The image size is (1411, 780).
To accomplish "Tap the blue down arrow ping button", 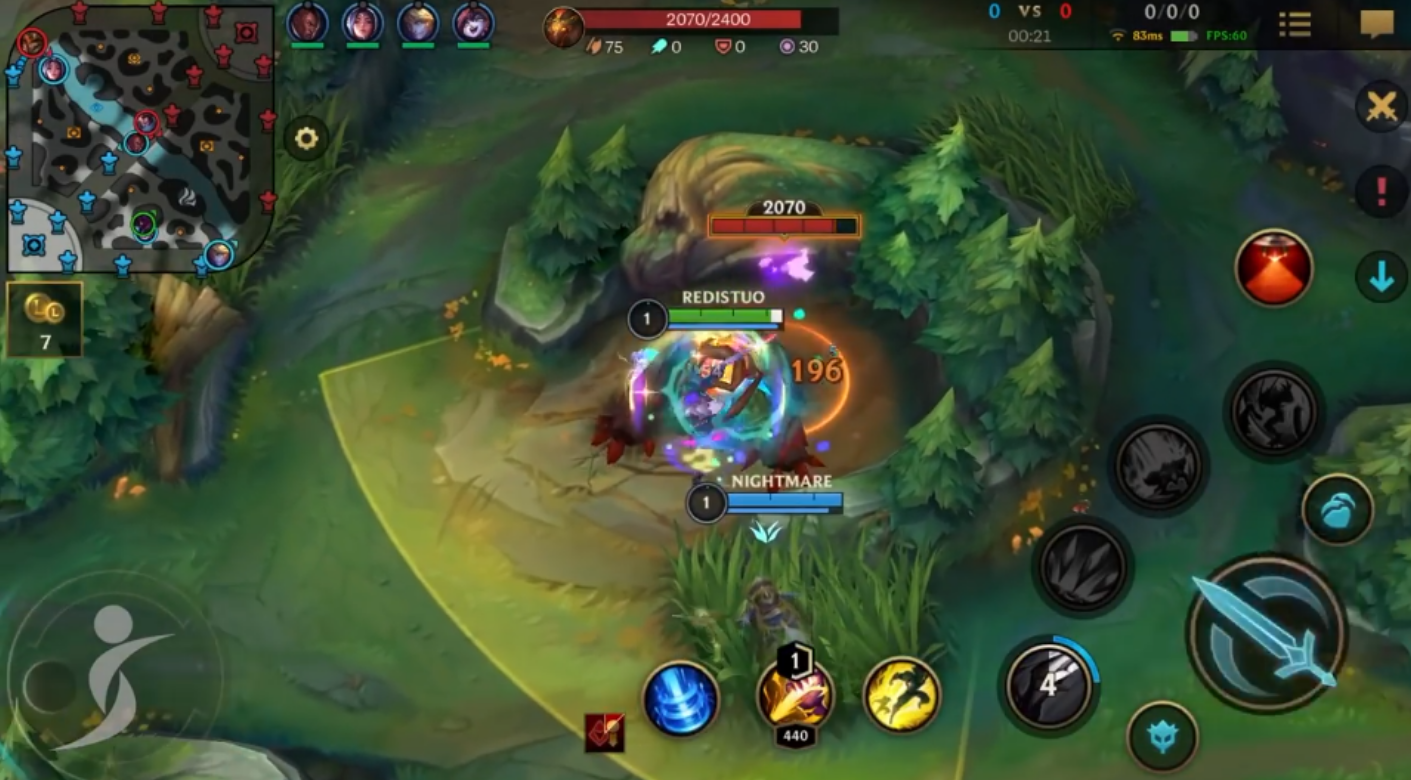I will [x=1382, y=277].
